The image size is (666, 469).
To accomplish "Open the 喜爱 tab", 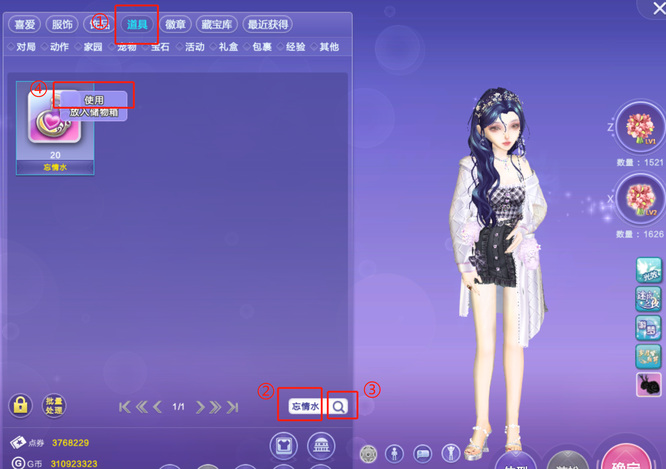I will point(25,25).
